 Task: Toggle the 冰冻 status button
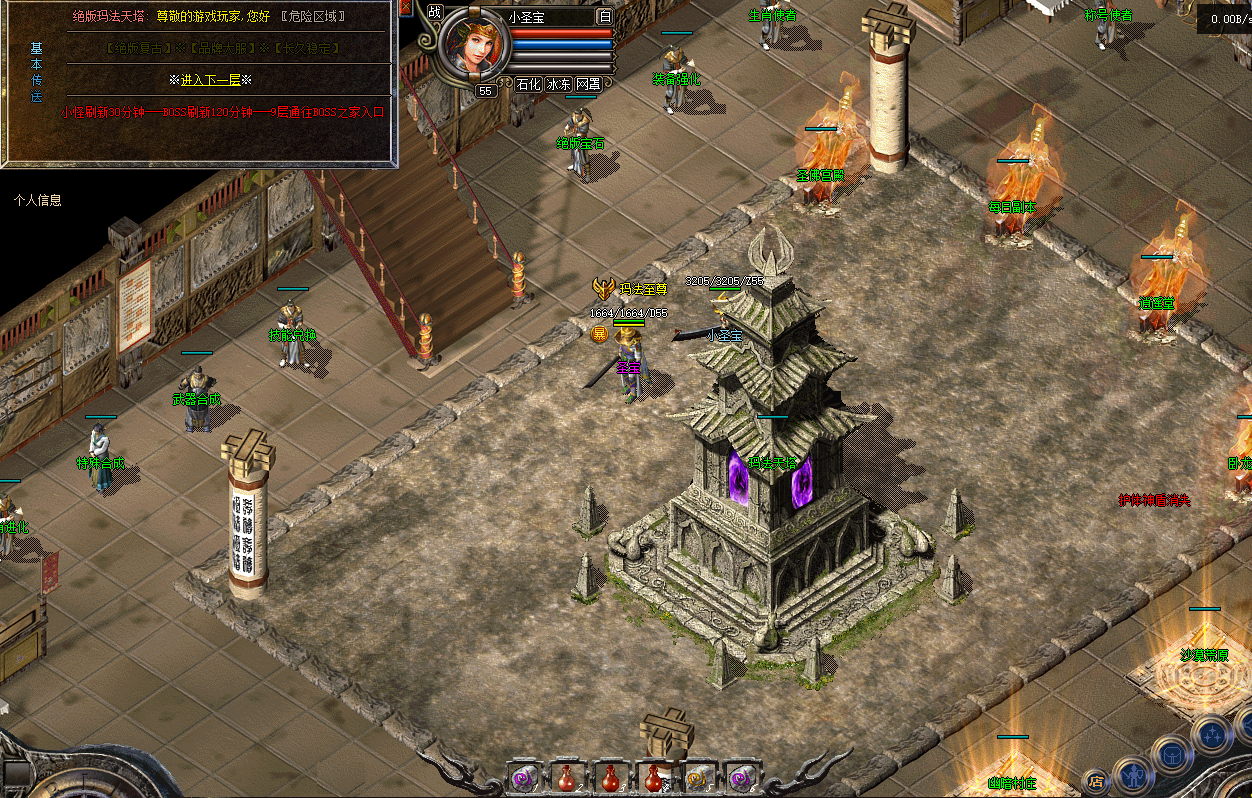pos(558,85)
